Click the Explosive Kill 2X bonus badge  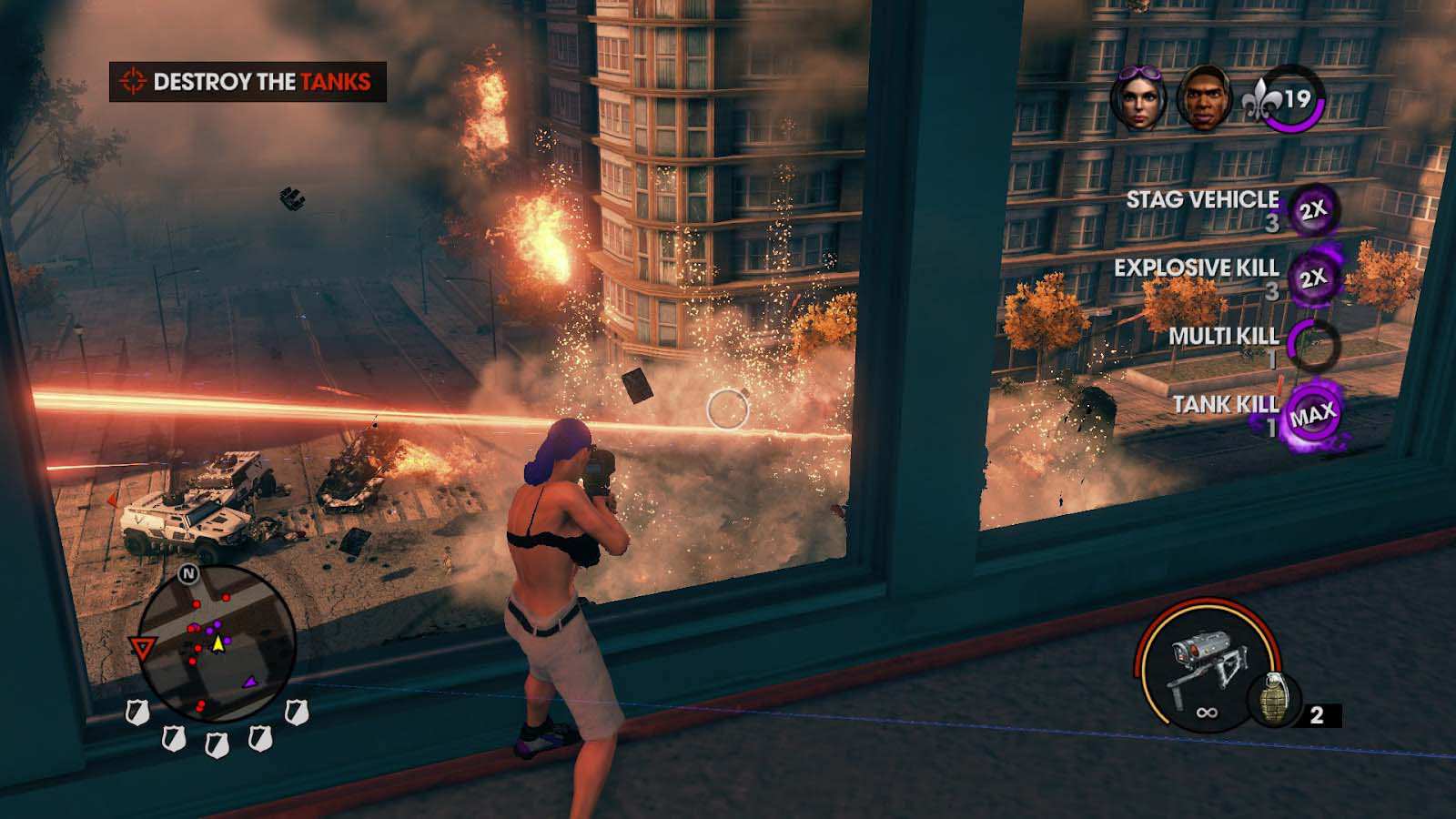(x=1312, y=278)
